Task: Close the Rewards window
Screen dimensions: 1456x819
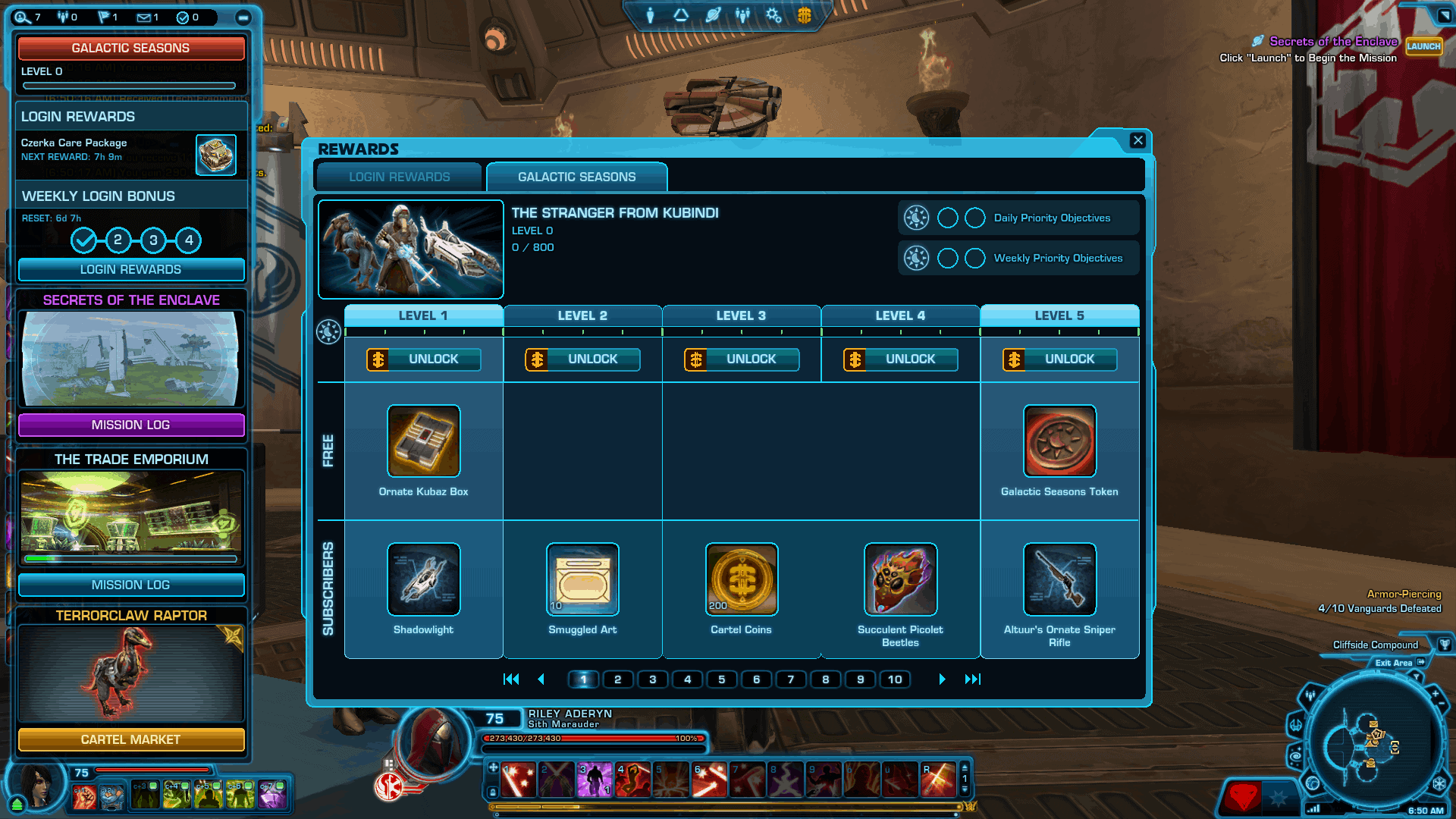Action: click(1137, 140)
